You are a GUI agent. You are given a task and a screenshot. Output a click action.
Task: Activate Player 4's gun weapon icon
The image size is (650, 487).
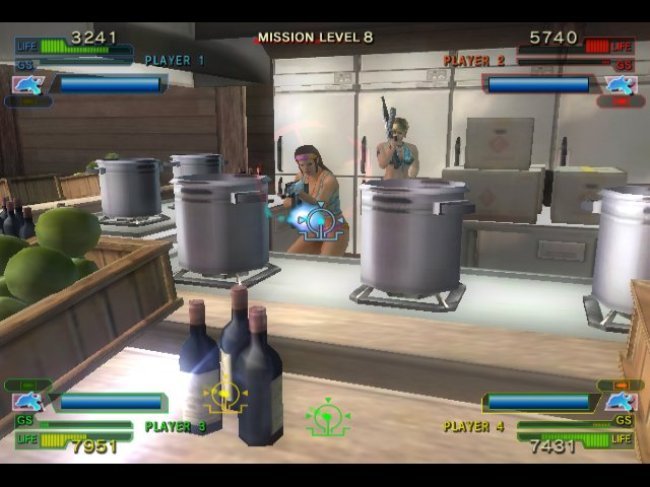pyautogui.click(x=620, y=402)
